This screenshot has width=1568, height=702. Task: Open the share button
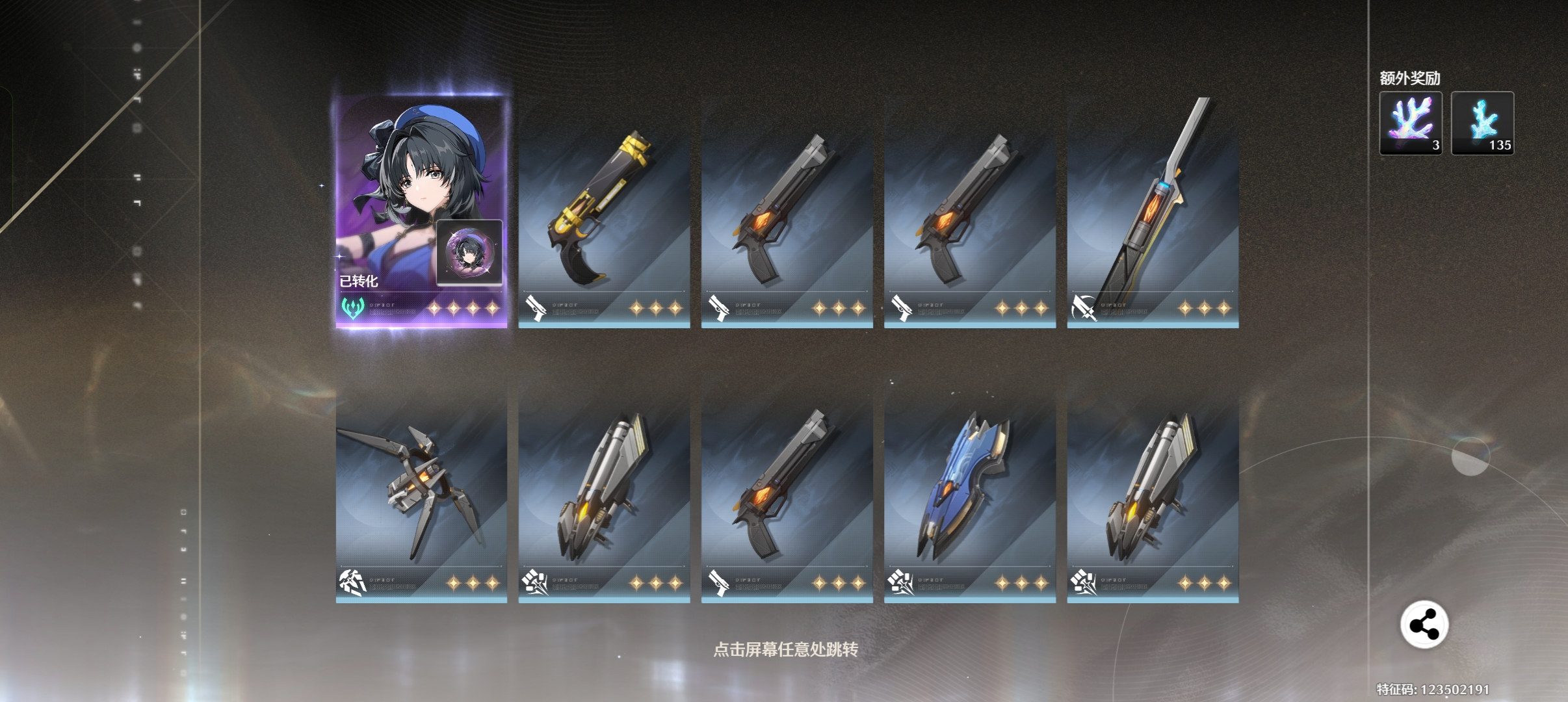coord(1424,625)
